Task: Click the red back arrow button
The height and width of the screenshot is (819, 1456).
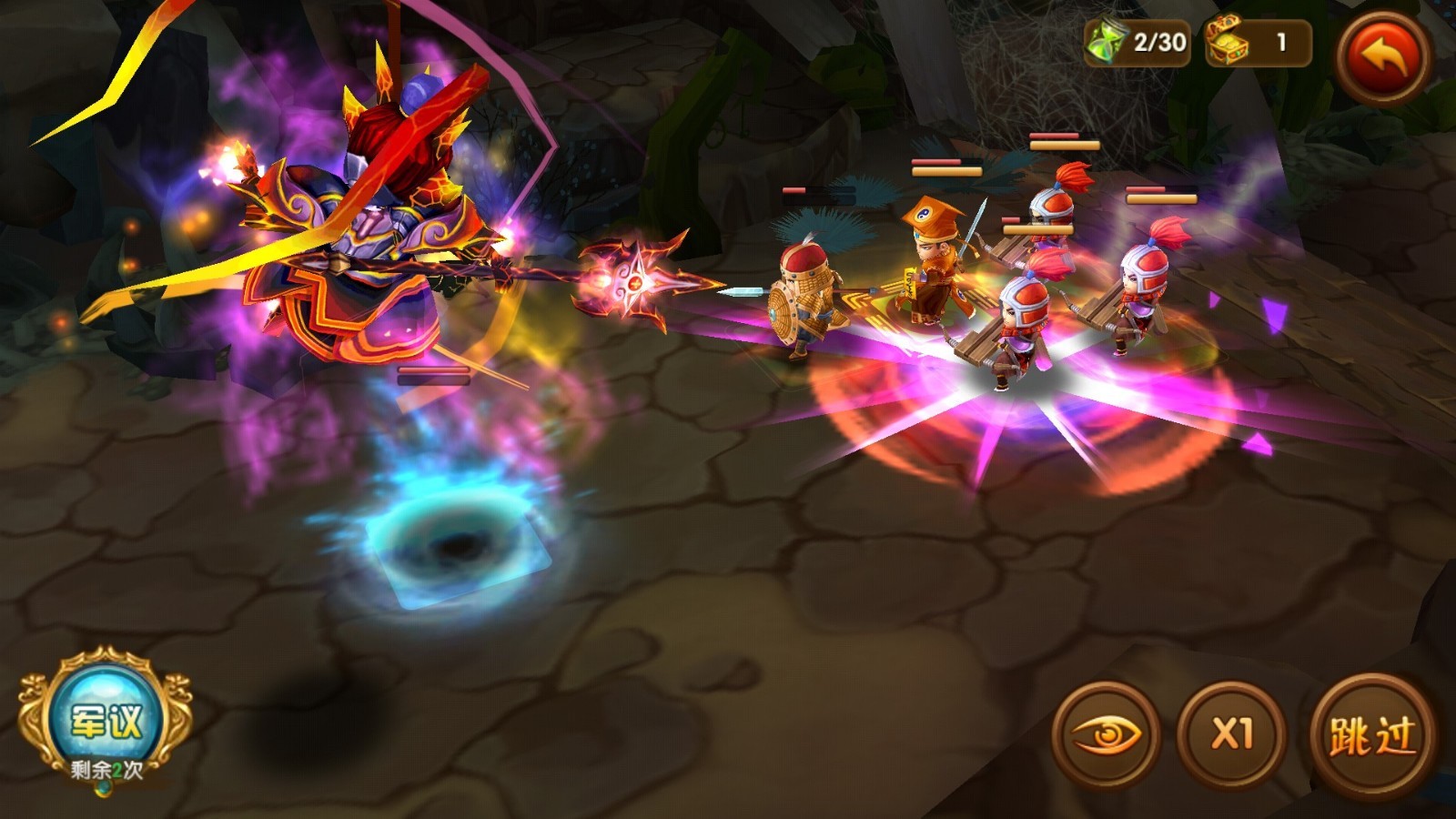Action: (1382, 56)
